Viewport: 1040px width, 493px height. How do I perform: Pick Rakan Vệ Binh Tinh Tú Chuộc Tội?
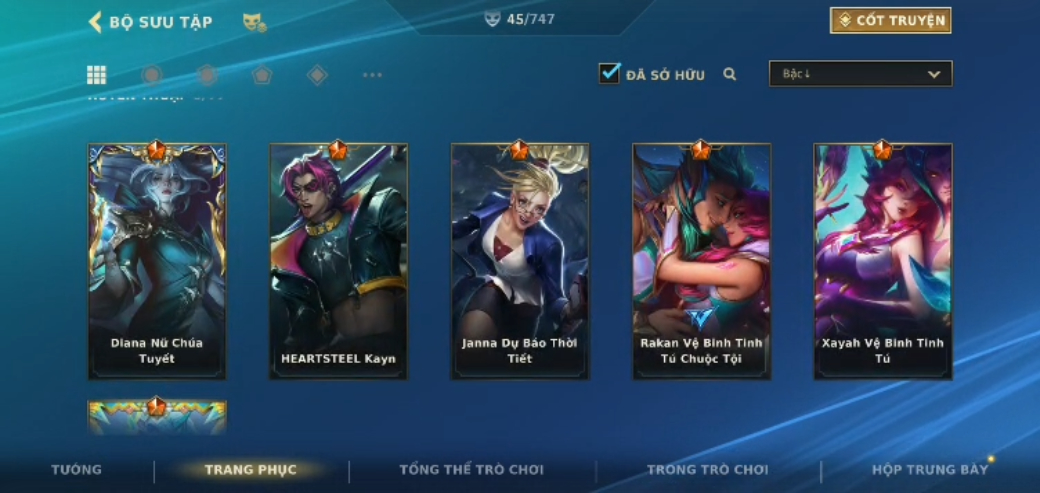tap(701, 261)
